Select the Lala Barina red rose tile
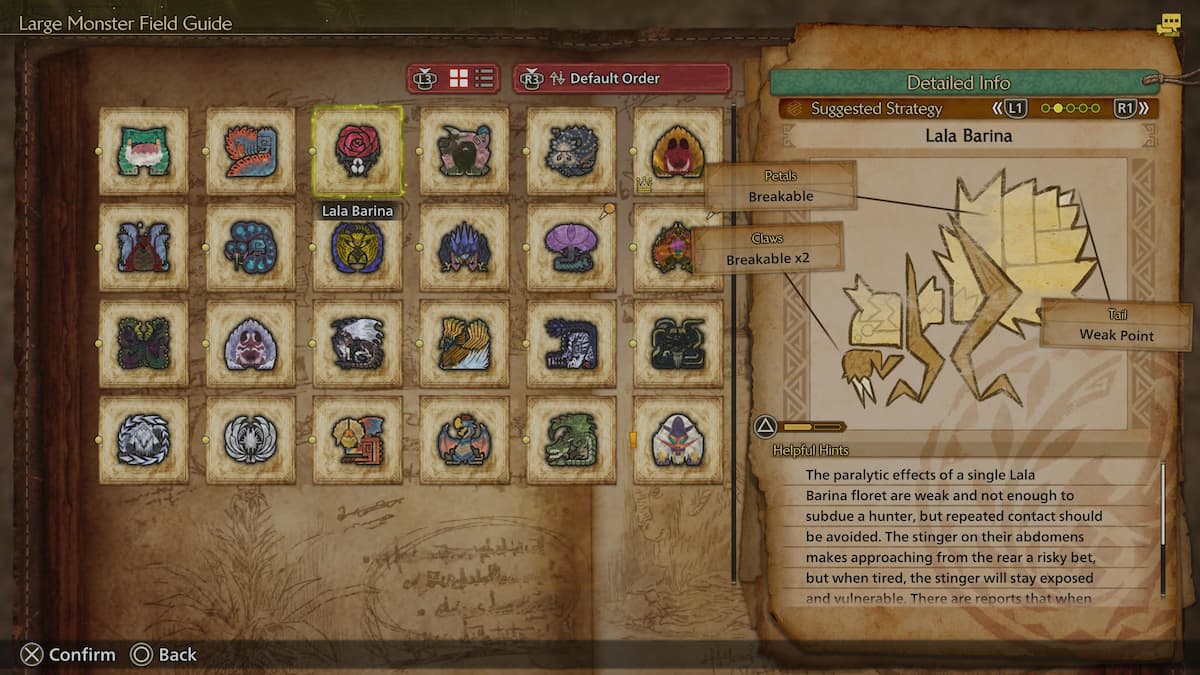 coord(357,151)
